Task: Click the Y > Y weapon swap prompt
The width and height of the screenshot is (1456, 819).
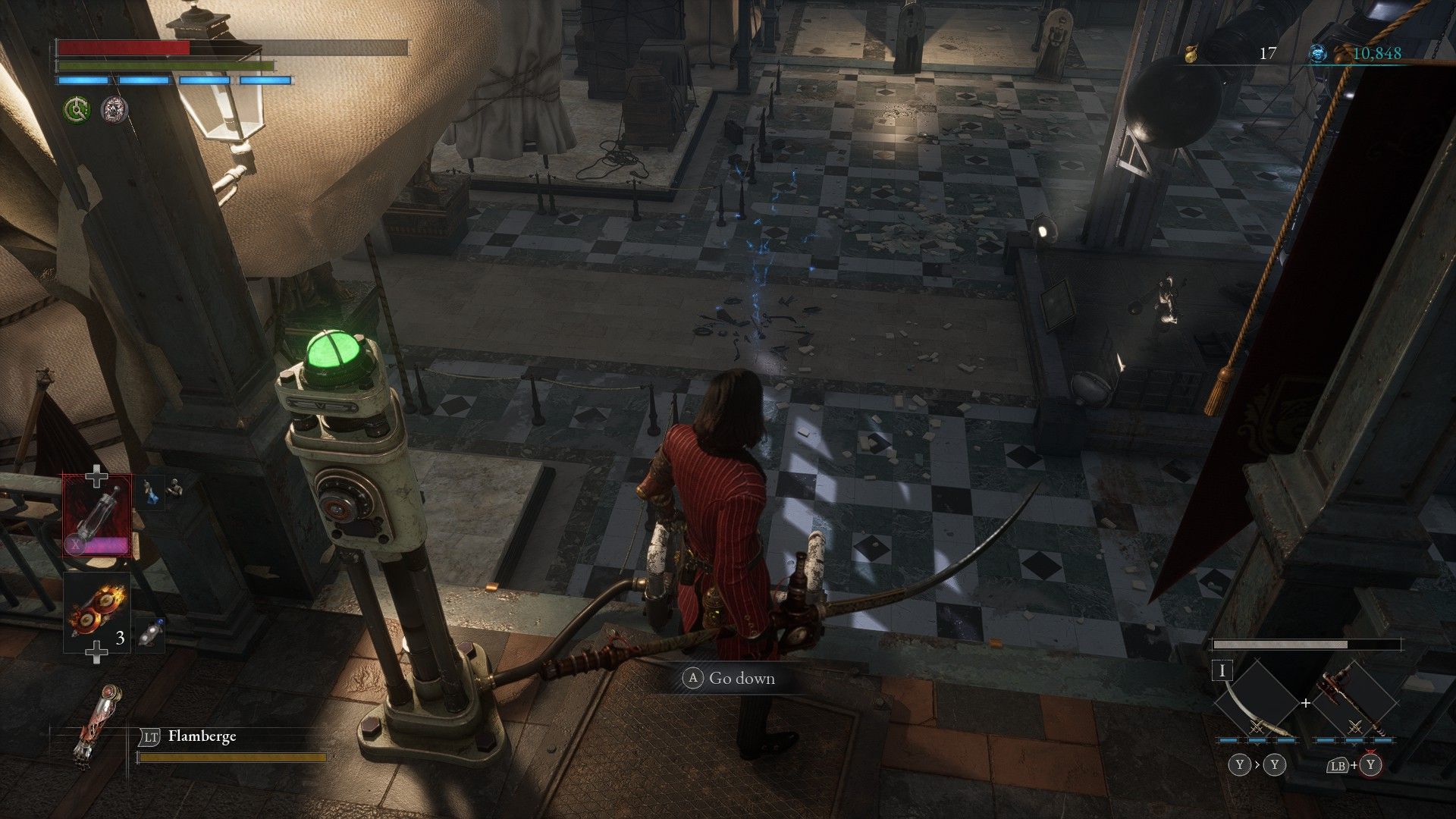Action: click(x=1257, y=765)
